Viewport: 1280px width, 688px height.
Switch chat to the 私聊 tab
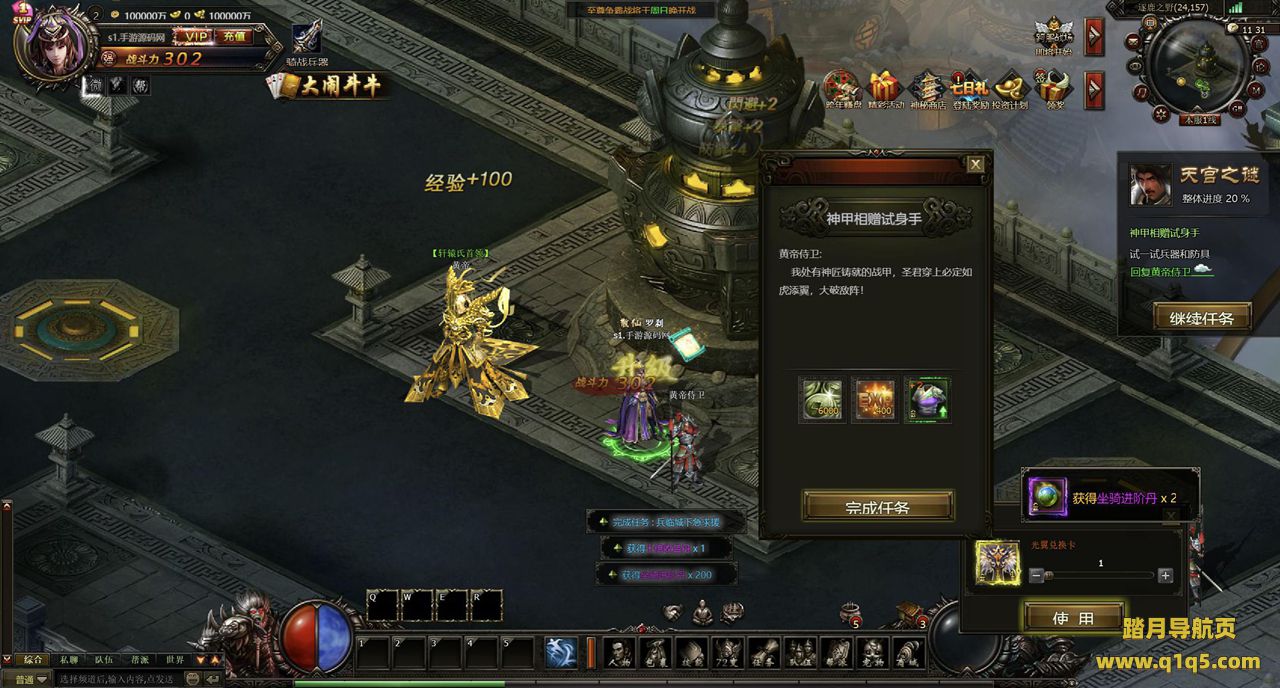pyautogui.click(x=68, y=660)
